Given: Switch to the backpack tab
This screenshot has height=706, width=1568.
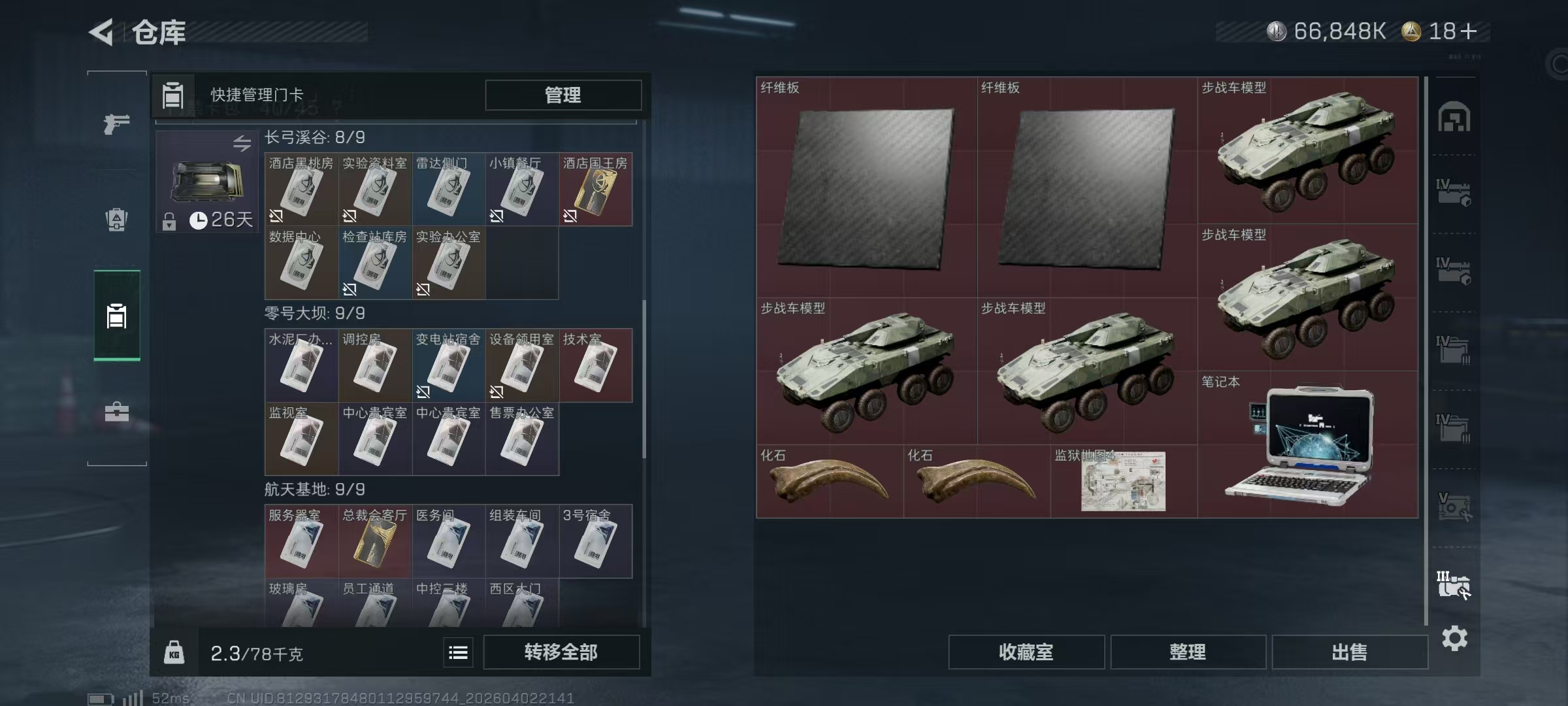Looking at the screenshot, I should click(116, 220).
